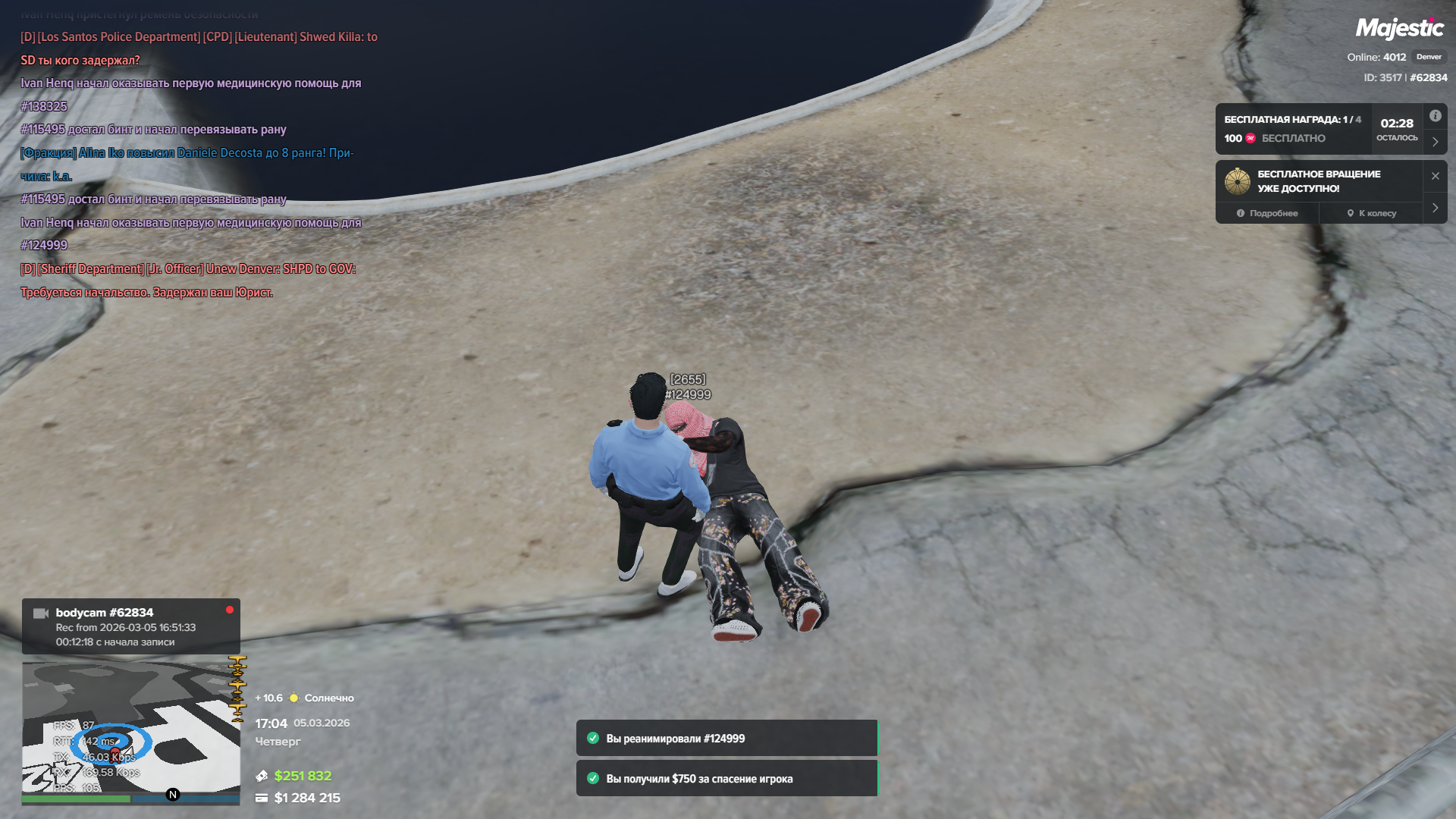Image resolution: width=1456 pixels, height=819 pixels.
Task: Expand the free spin panel arrow
Action: (x=1435, y=208)
